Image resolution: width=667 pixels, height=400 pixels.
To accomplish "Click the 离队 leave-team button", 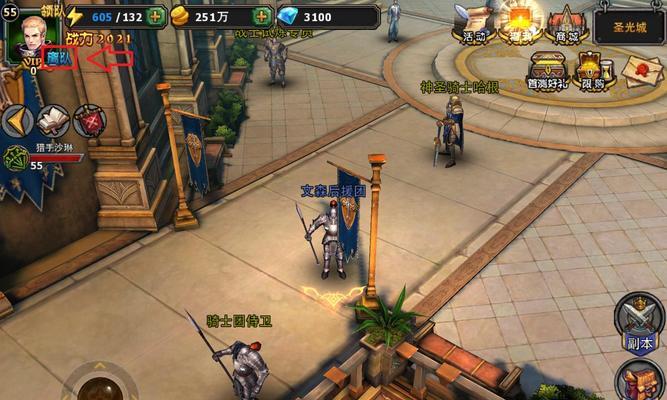I will coord(60,59).
